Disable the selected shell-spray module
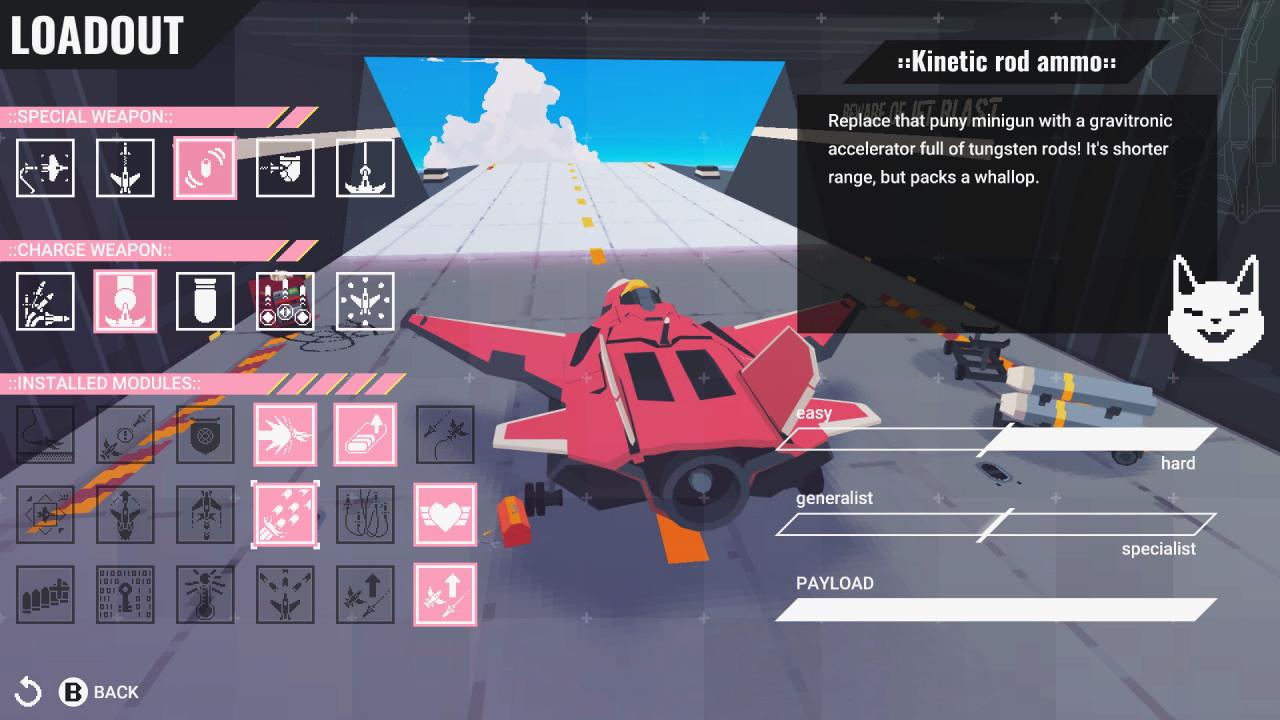1280x720 pixels. pyautogui.click(x=285, y=515)
